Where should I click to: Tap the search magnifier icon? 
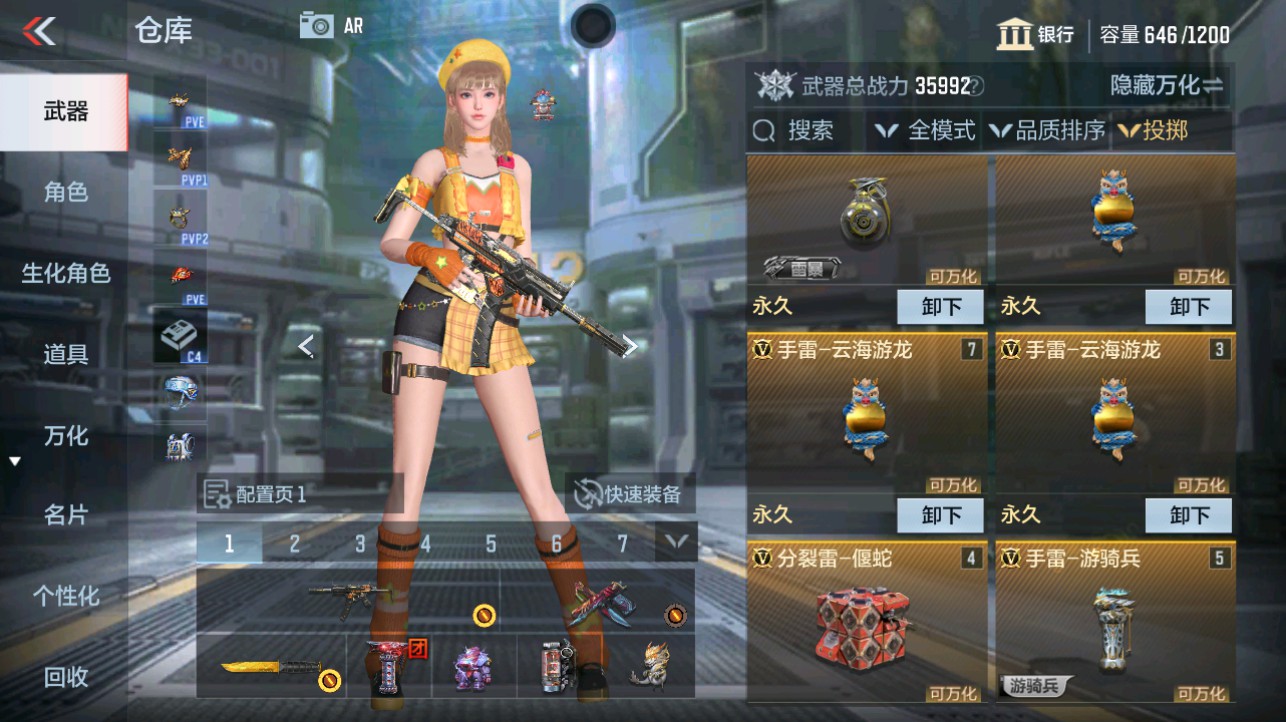(x=764, y=131)
